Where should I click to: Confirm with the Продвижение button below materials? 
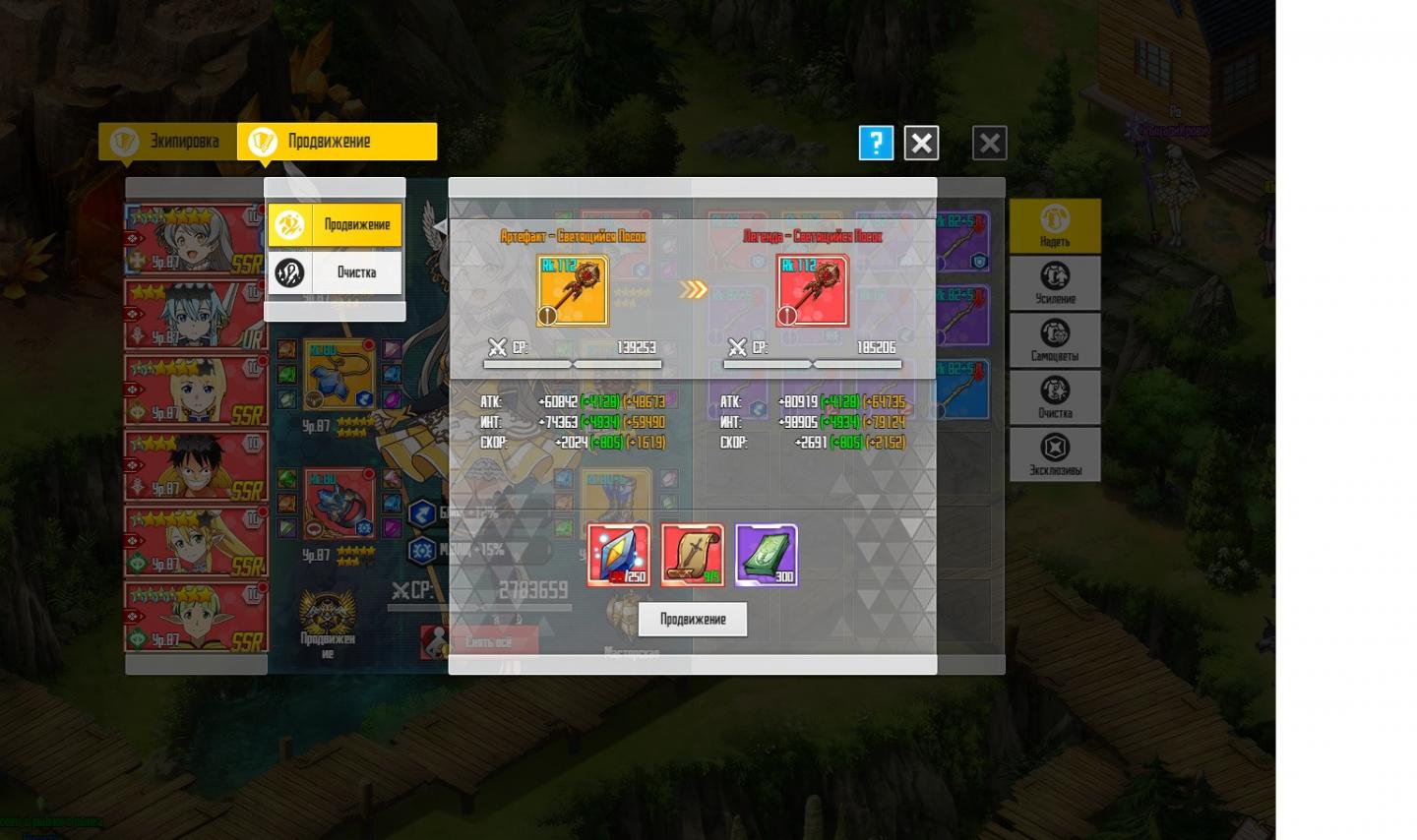(x=692, y=620)
